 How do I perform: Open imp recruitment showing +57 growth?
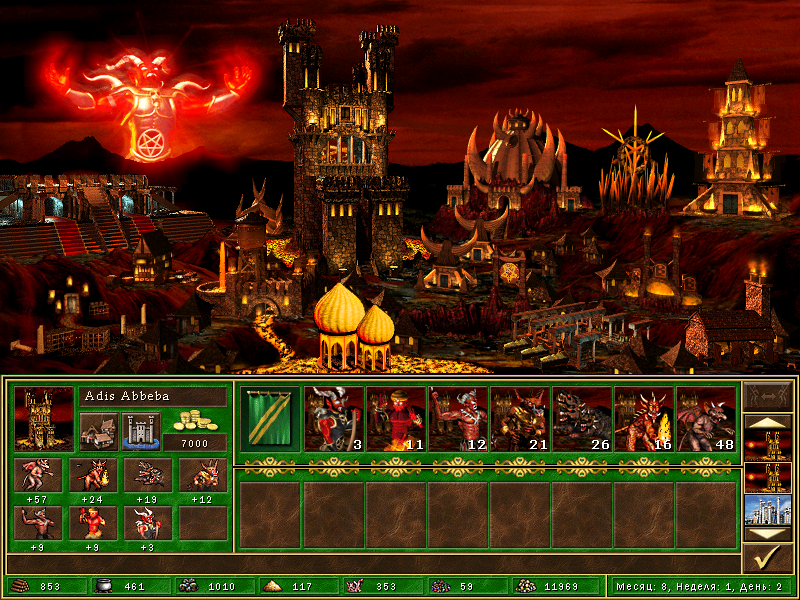(x=40, y=475)
